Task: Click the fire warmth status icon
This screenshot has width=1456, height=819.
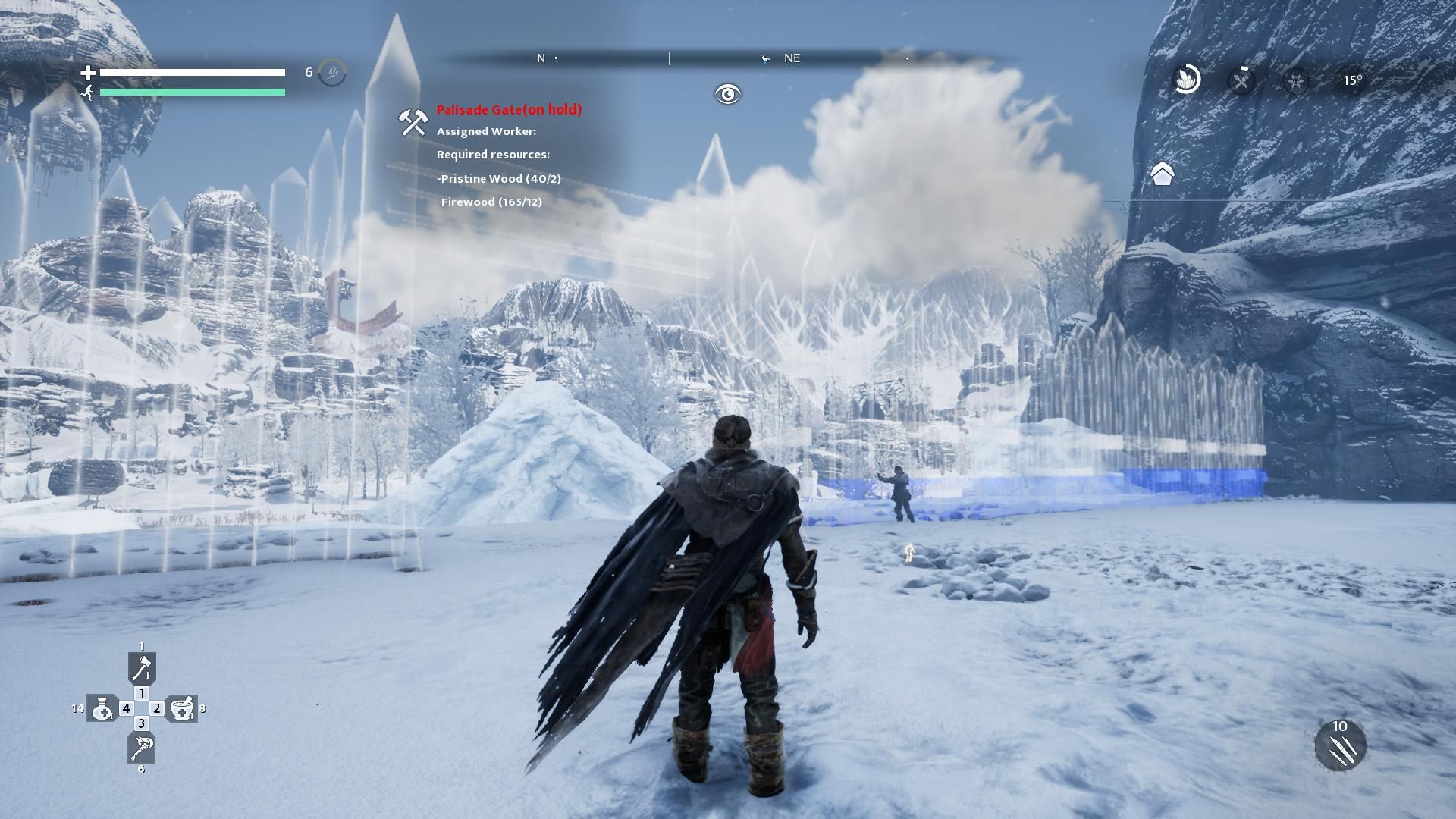Action: coord(1187,79)
